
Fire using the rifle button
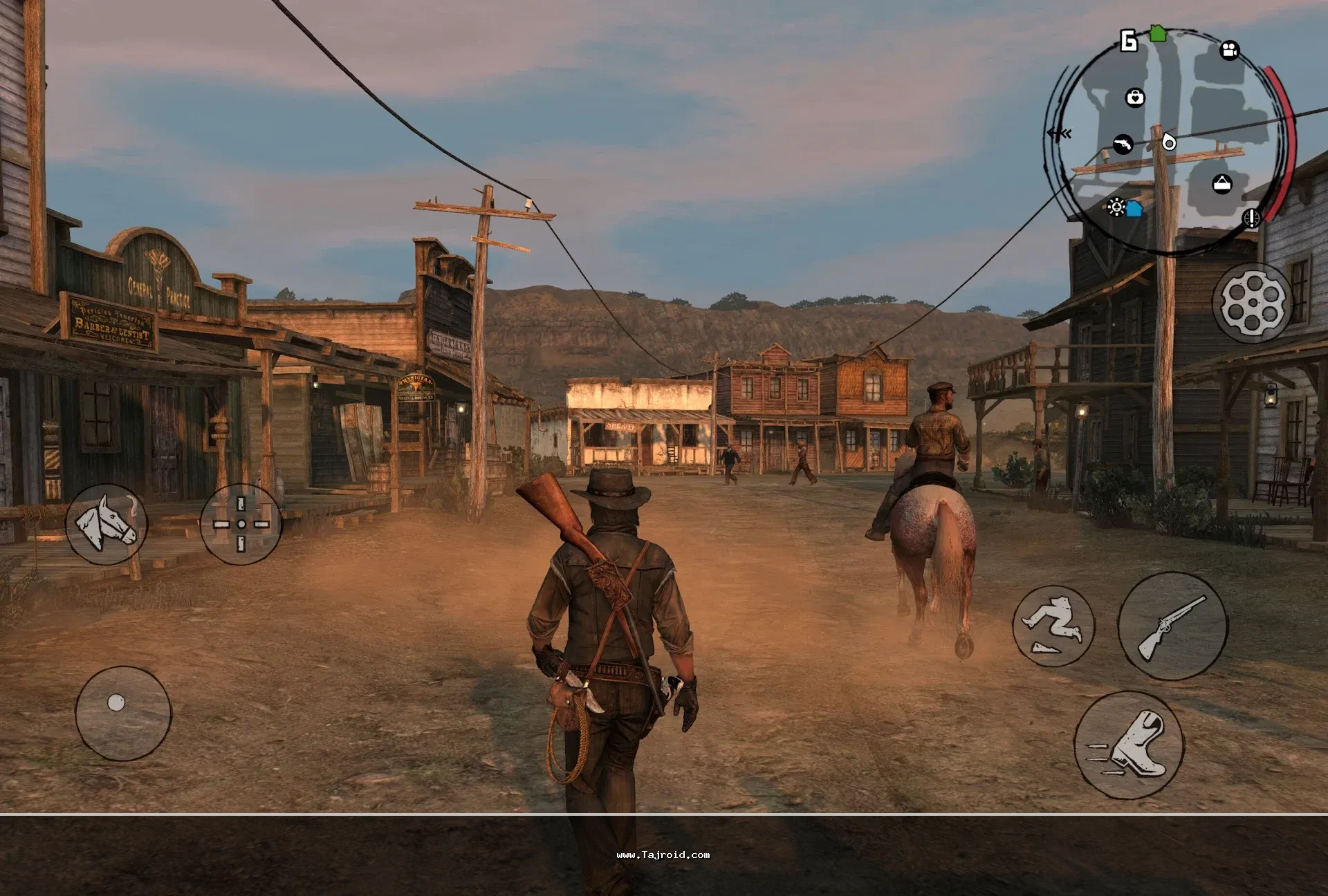coord(1172,626)
